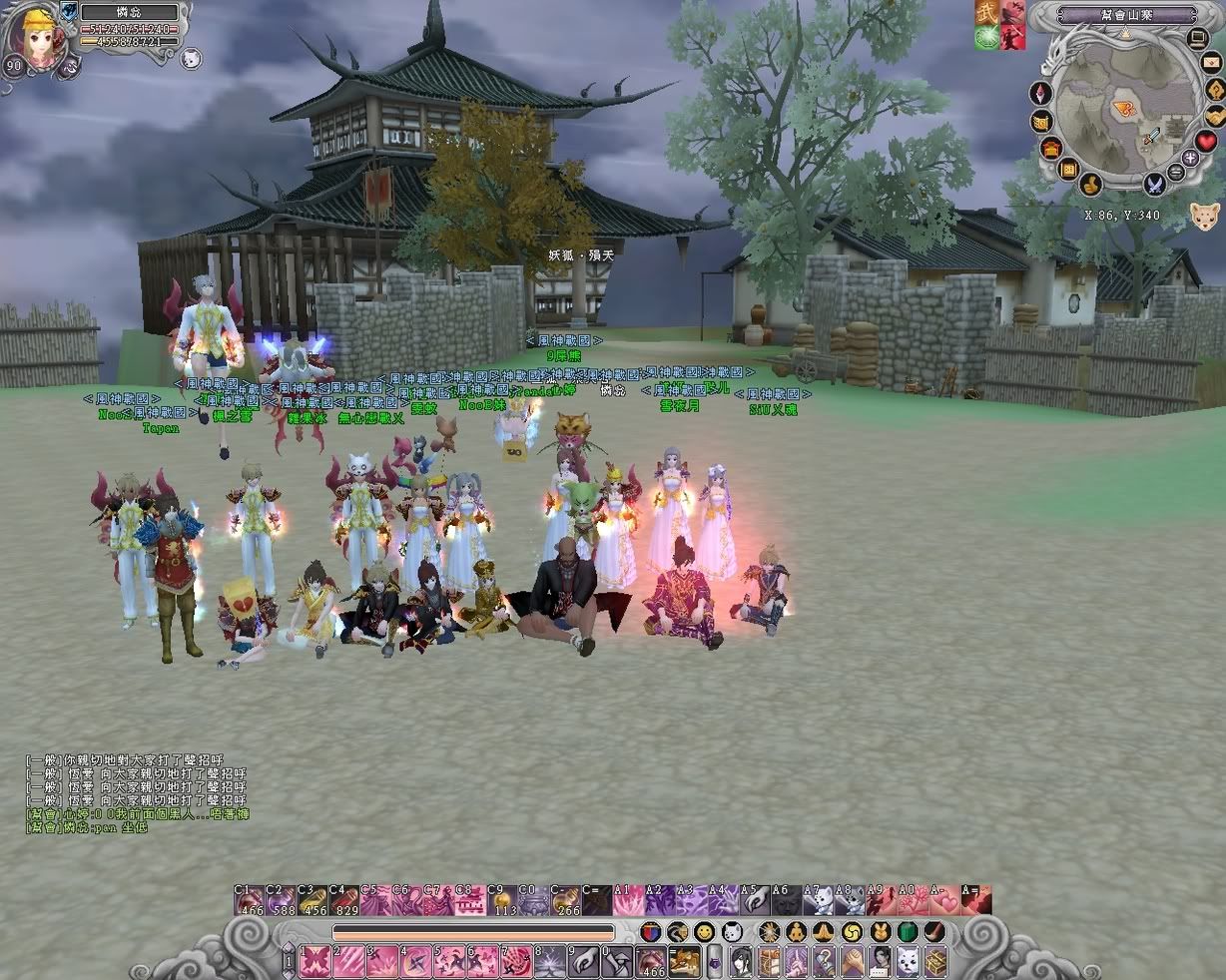The image size is (1226, 980).
Task: Click the yellow smiley emote button
Action: pyautogui.click(x=704, y=933)
